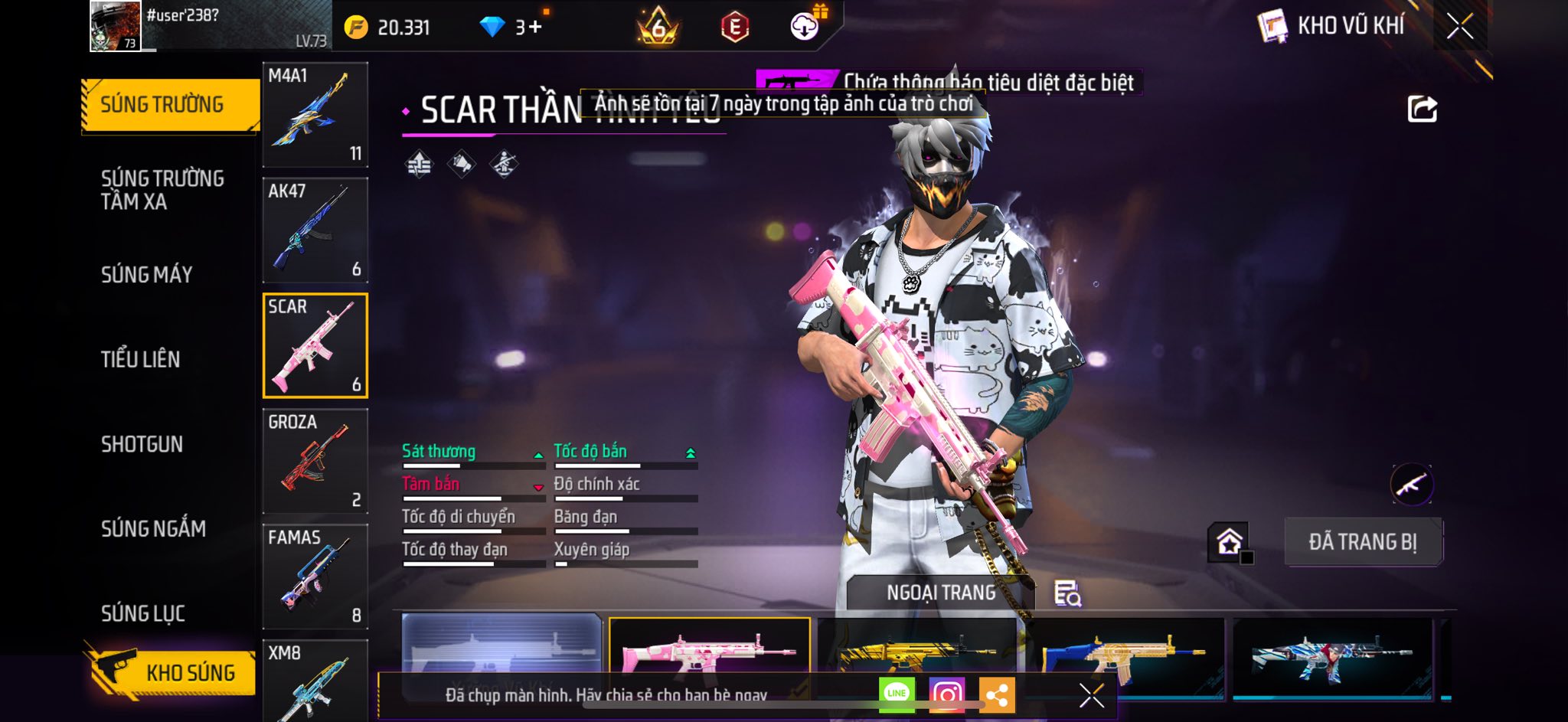Screen dimensions: 1568x722
Task: Dismiss the screenshot share banner
Action: point(1091,695)
